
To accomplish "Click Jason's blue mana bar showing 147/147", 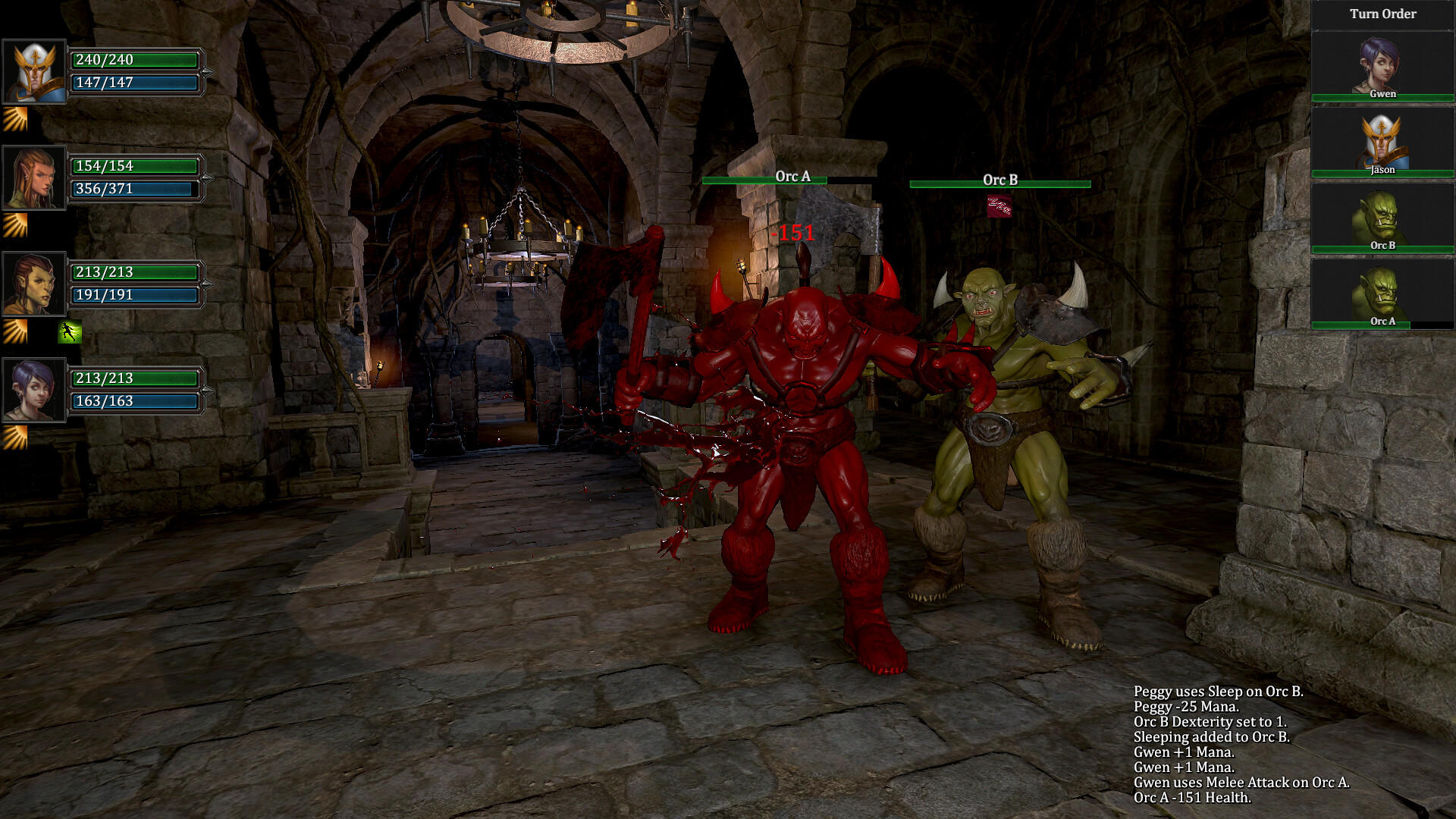I will (136, 83).
